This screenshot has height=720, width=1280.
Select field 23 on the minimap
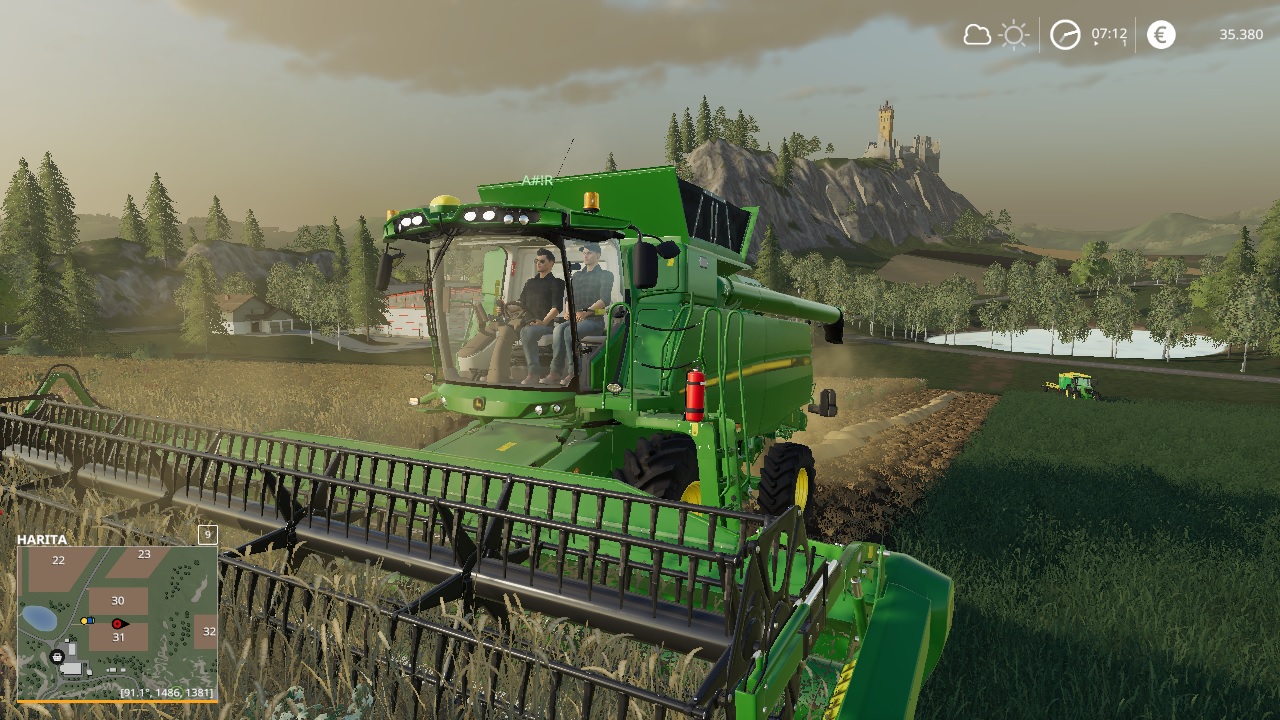click(x=144, y=554)
